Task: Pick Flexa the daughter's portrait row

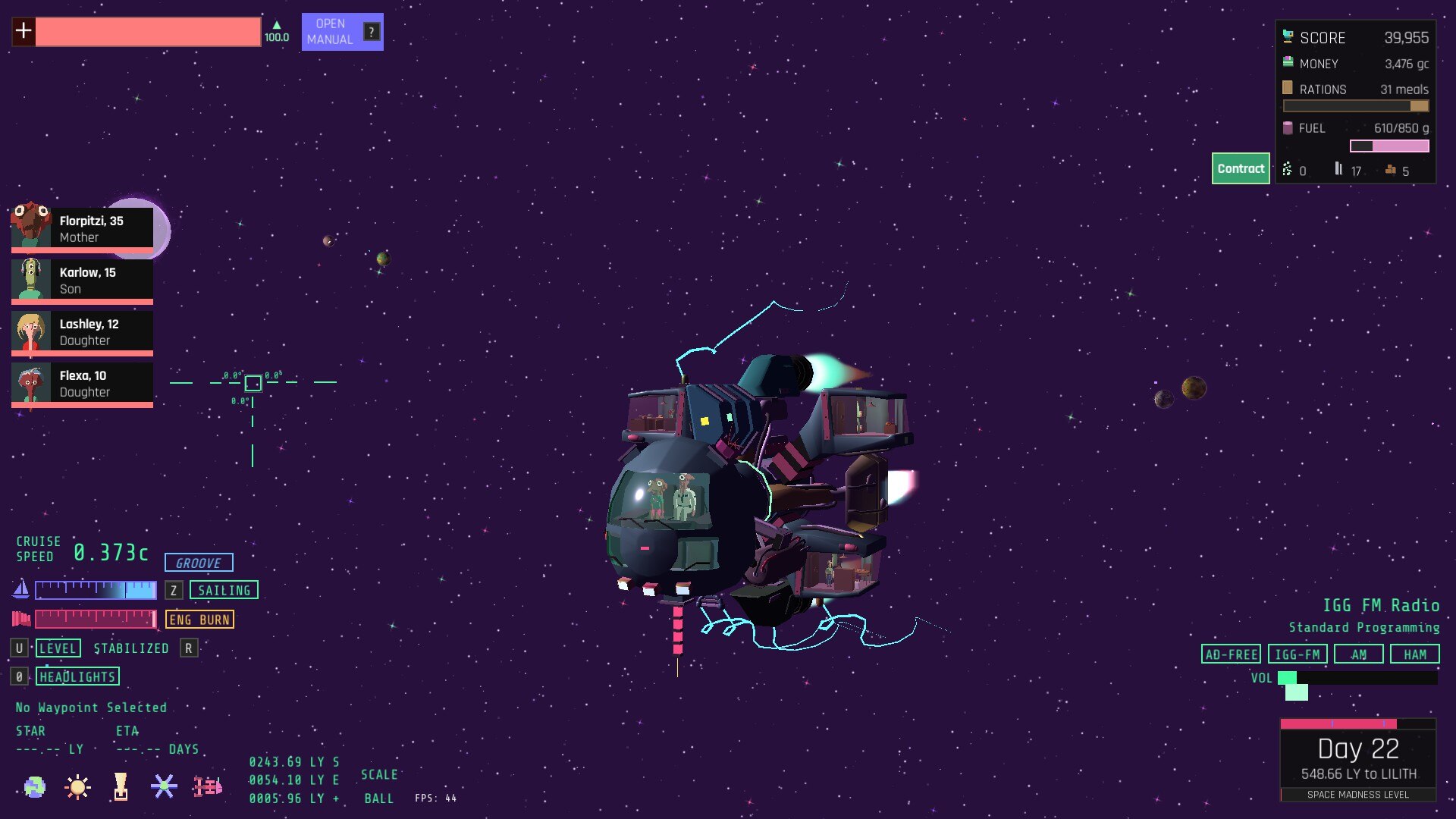Action: pos(83,383)
